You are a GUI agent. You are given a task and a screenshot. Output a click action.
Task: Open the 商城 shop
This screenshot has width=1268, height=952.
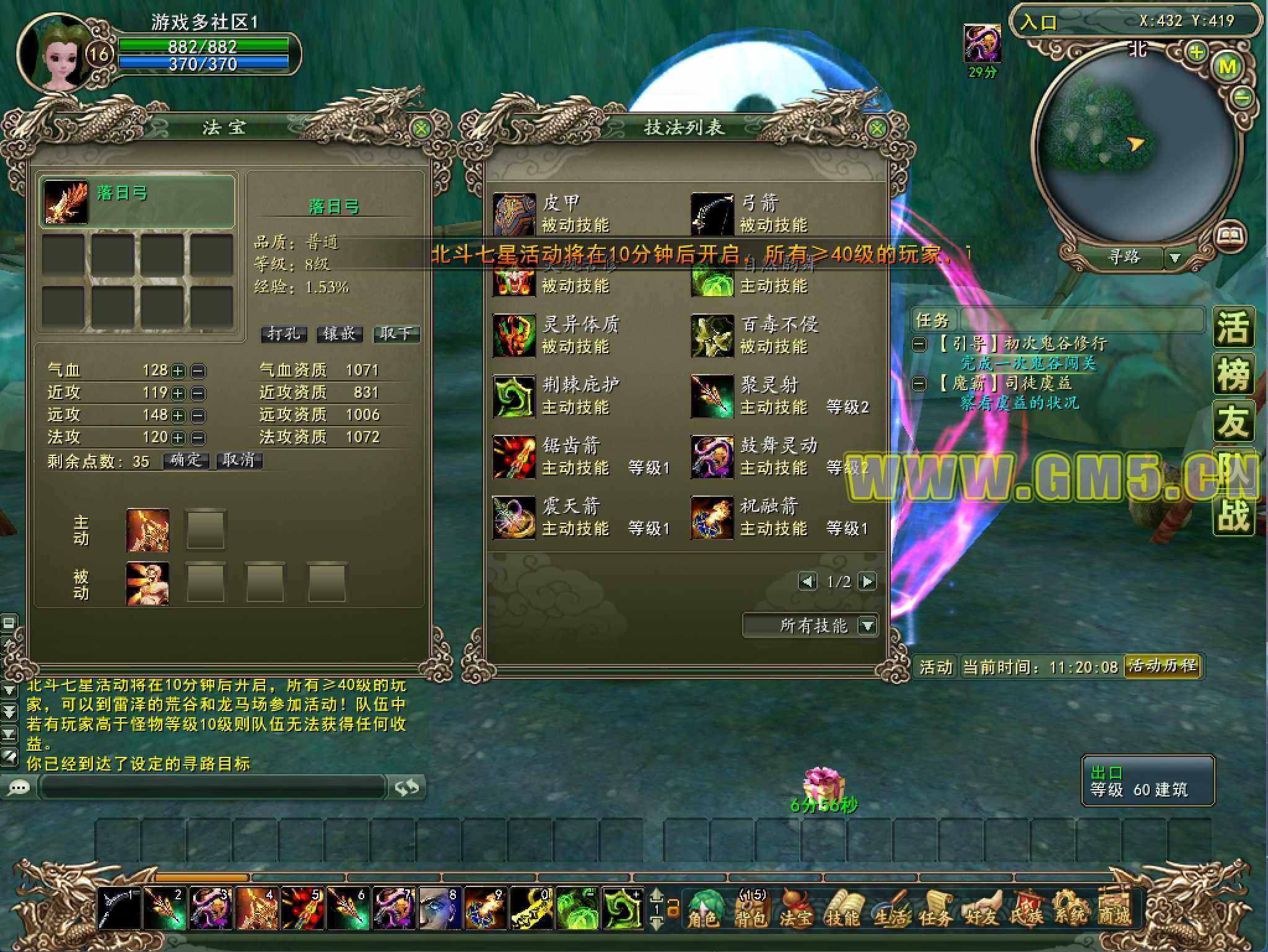pyautogui.click(x=1114, y=909)
